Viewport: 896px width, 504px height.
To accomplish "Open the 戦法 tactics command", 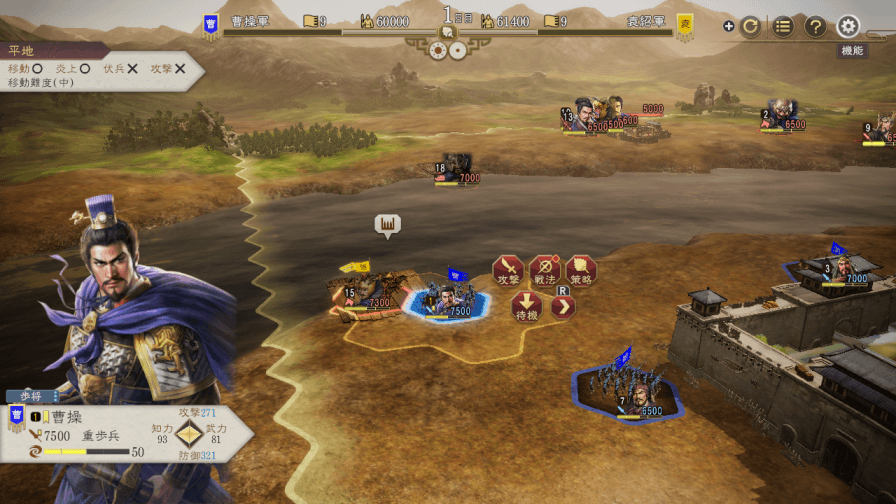I will pyautogui.click(x=545, y=270).
